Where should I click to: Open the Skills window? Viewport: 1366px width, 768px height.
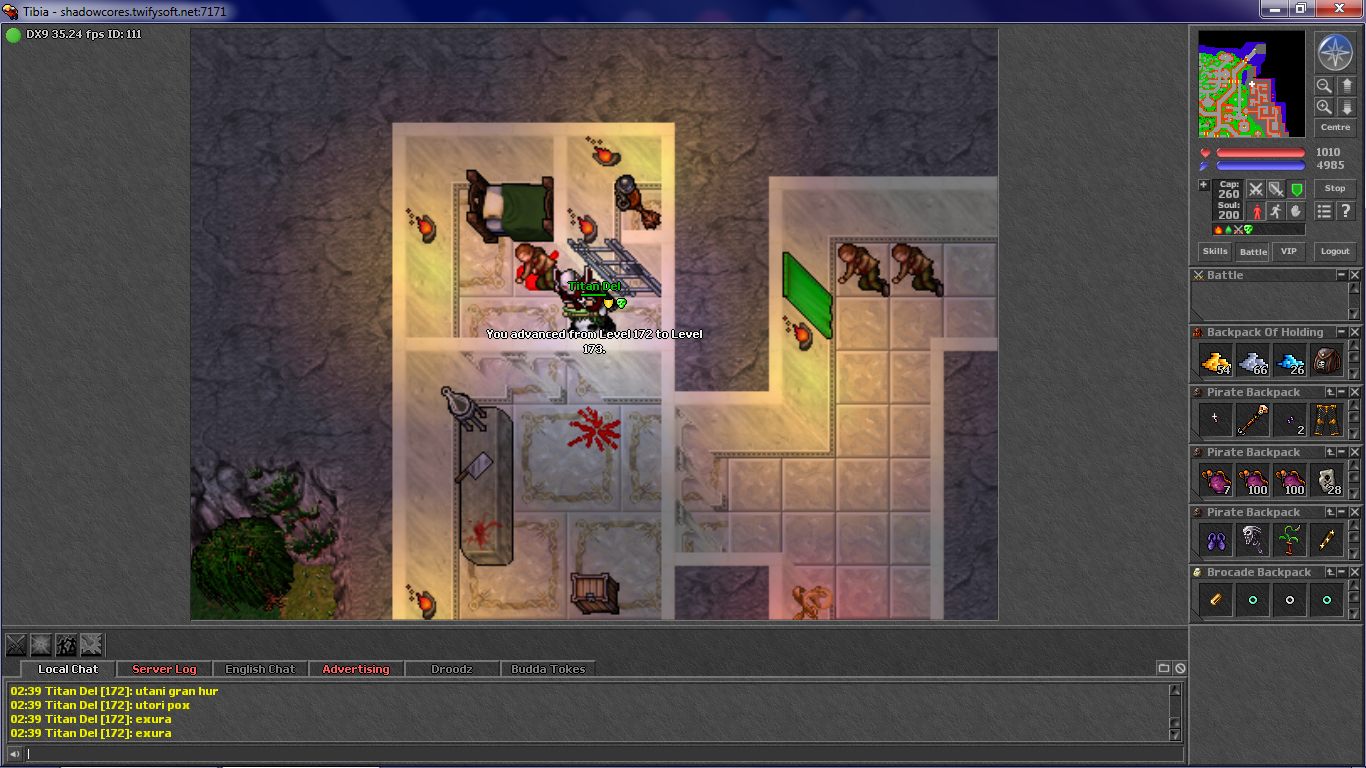pyautogui.click(x=1215, y=252)
